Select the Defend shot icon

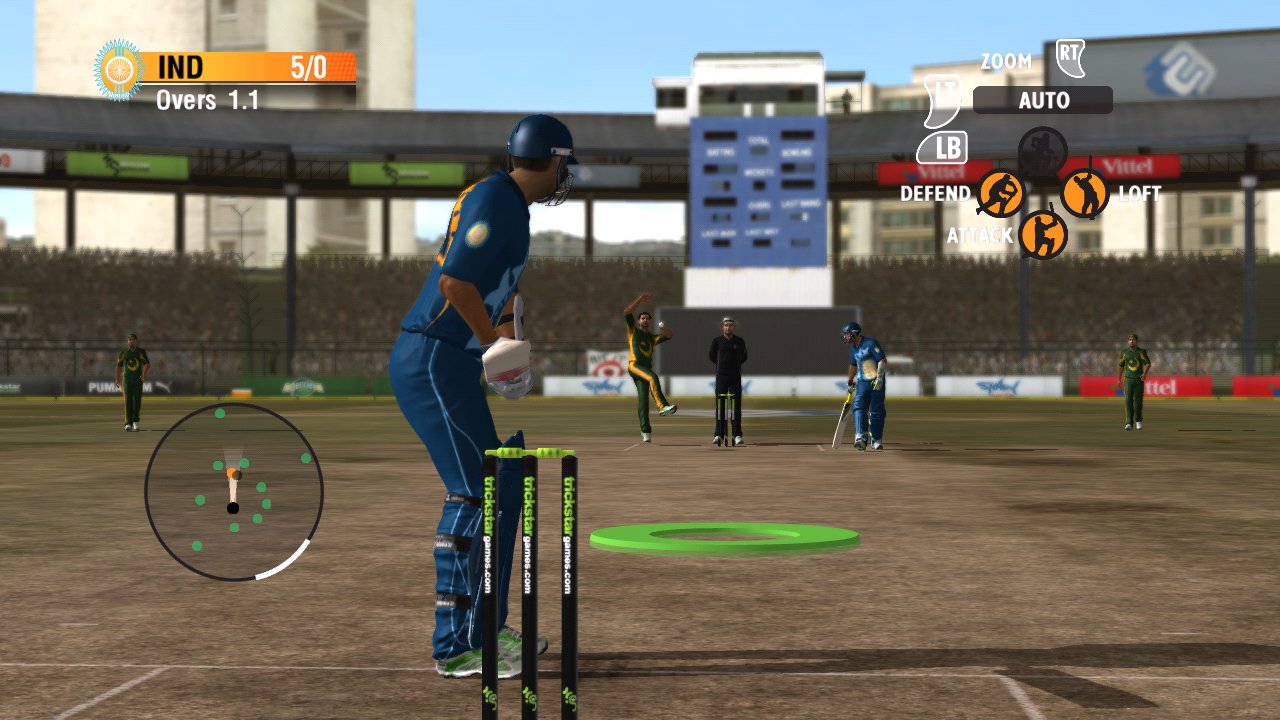tap(1000, 193)
